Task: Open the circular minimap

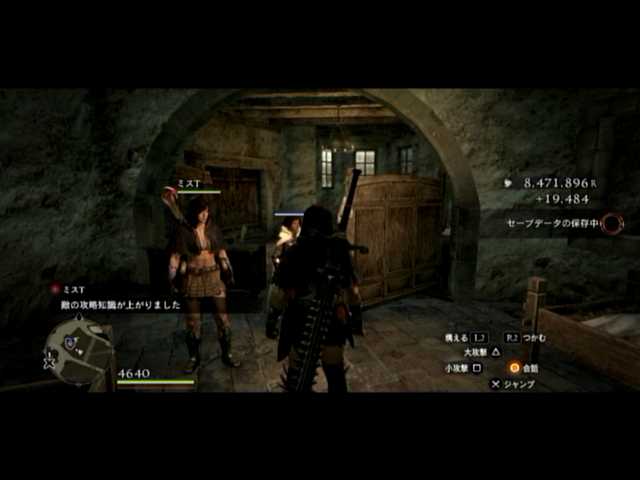Action: 79,352
